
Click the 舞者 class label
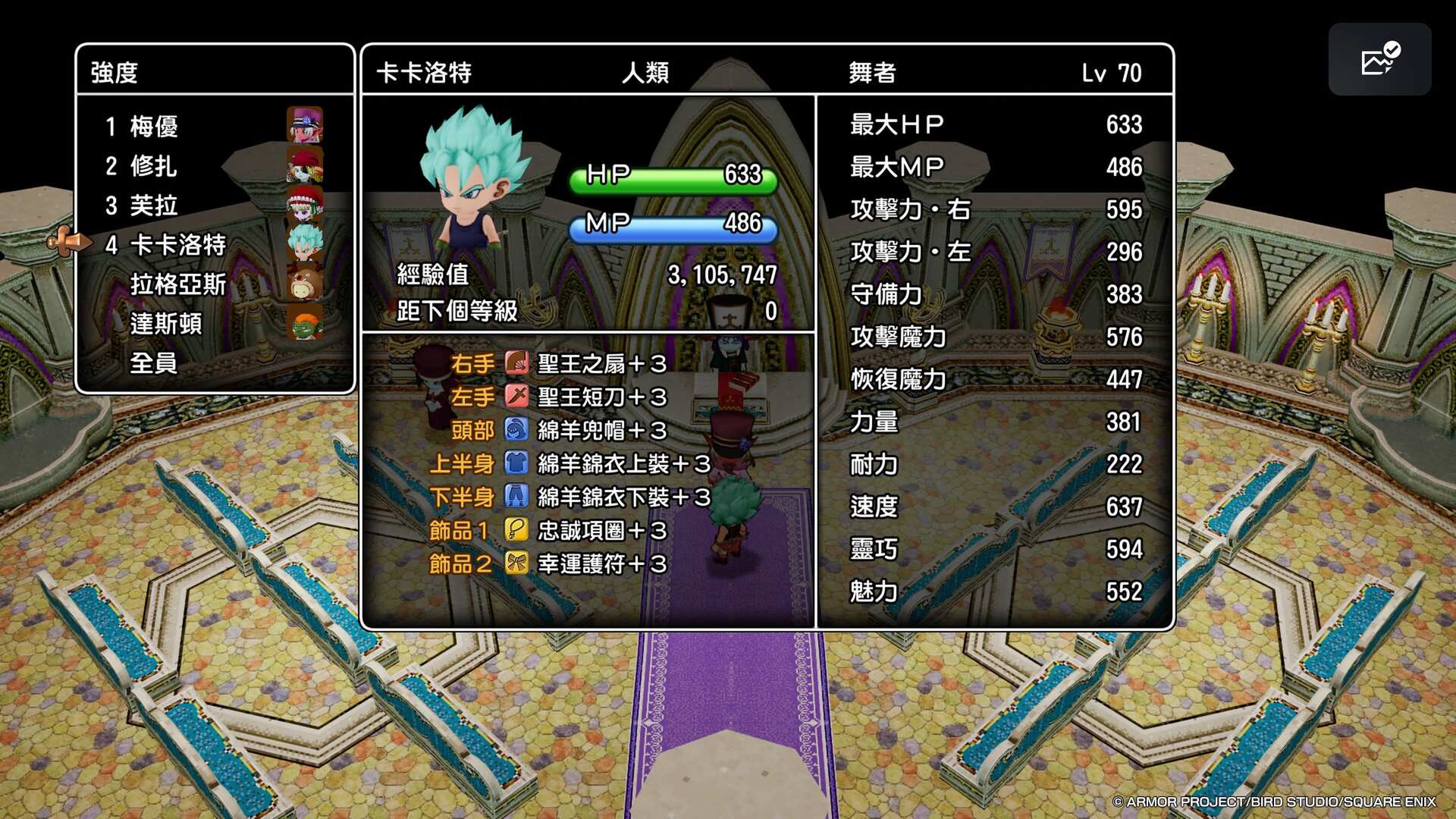pos(872,73)
